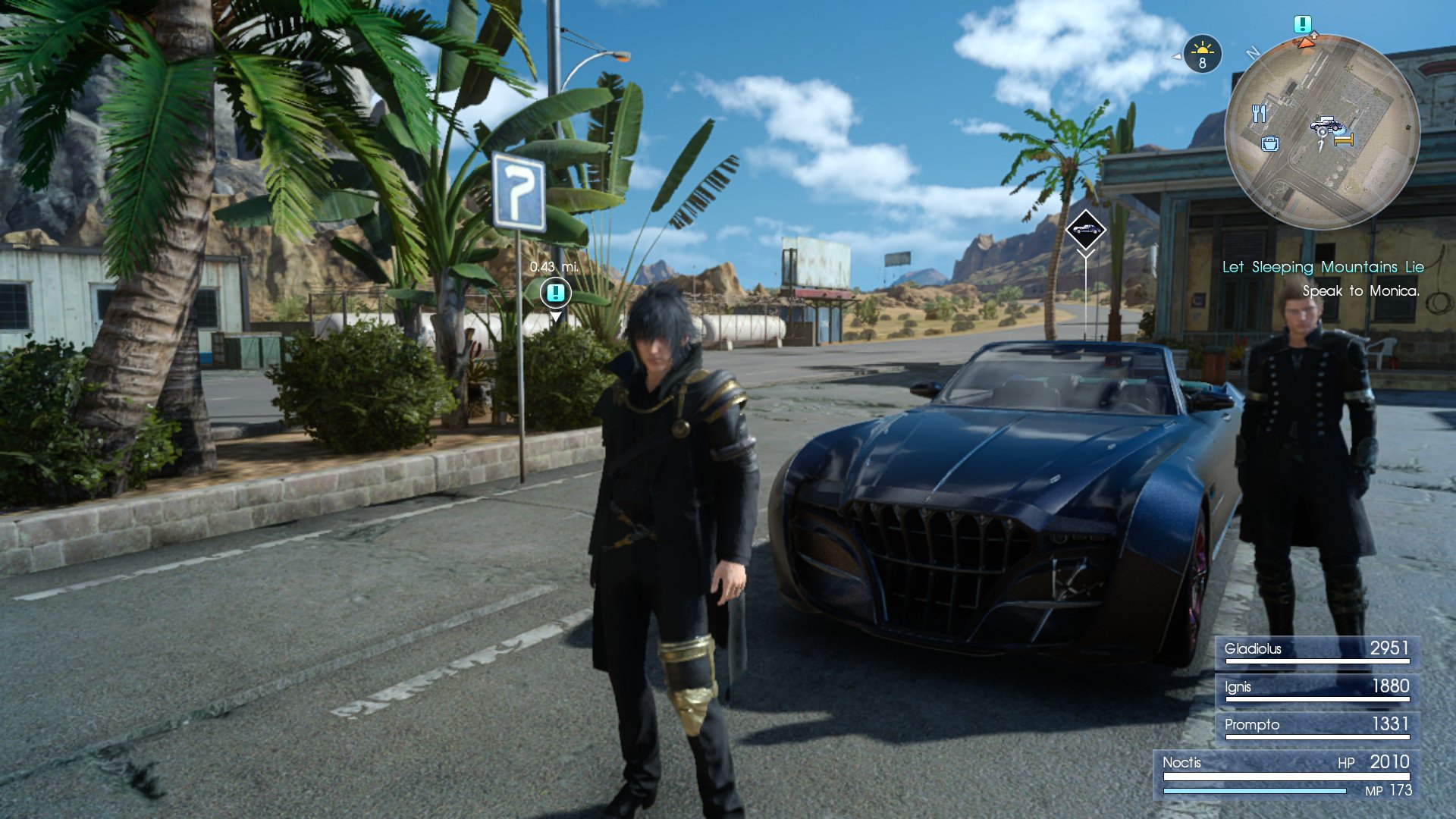Select Gladiolus in the party list
1456x819 pixels.
click(x=1317, y=650)
